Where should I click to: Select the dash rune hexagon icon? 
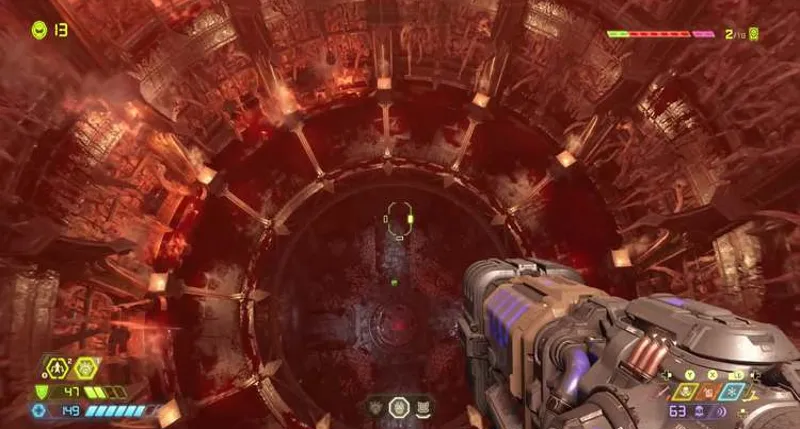click(58, 370)
